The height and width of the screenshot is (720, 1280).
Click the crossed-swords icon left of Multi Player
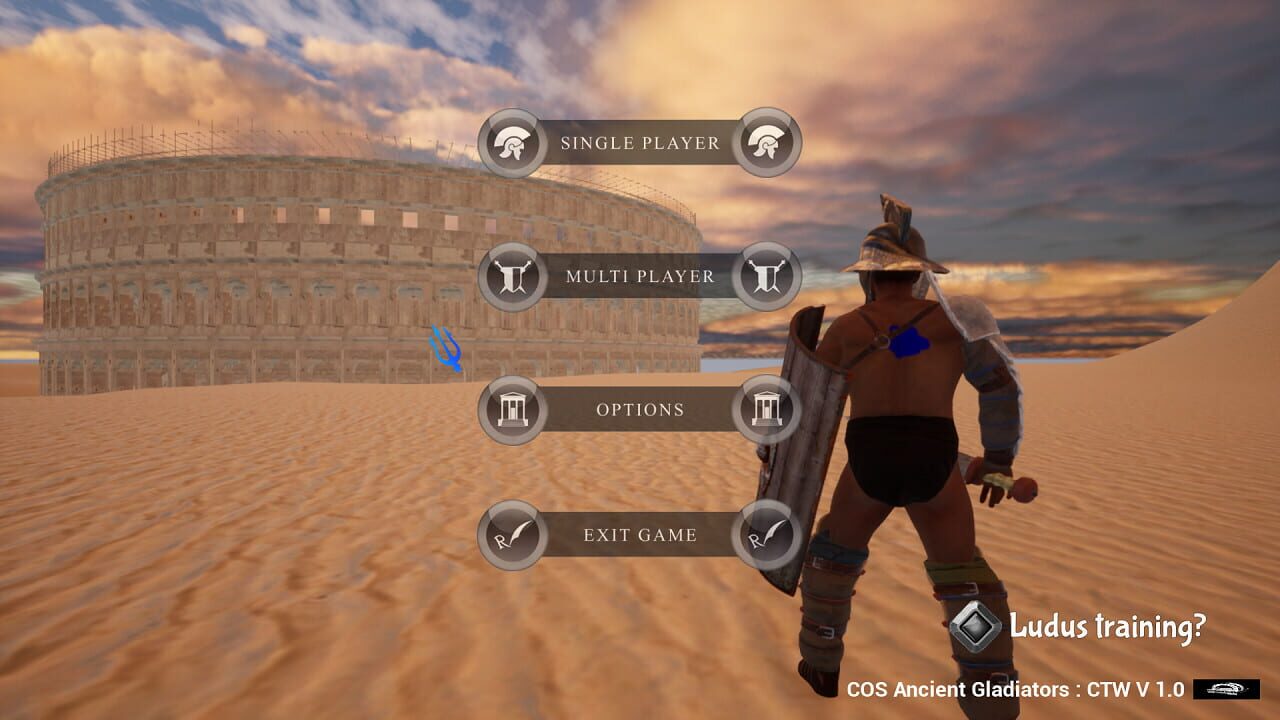[513, 277]
